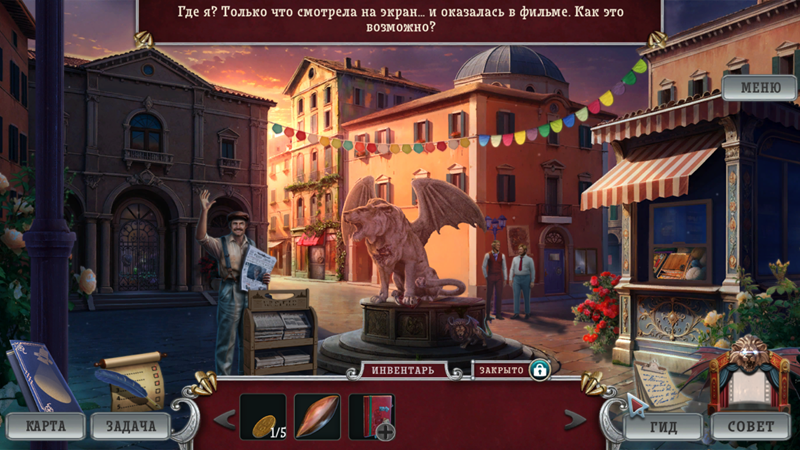Screen dimensions: 800x450
Task: Select the orange seed-shaped inventory item
Action: 317,416
